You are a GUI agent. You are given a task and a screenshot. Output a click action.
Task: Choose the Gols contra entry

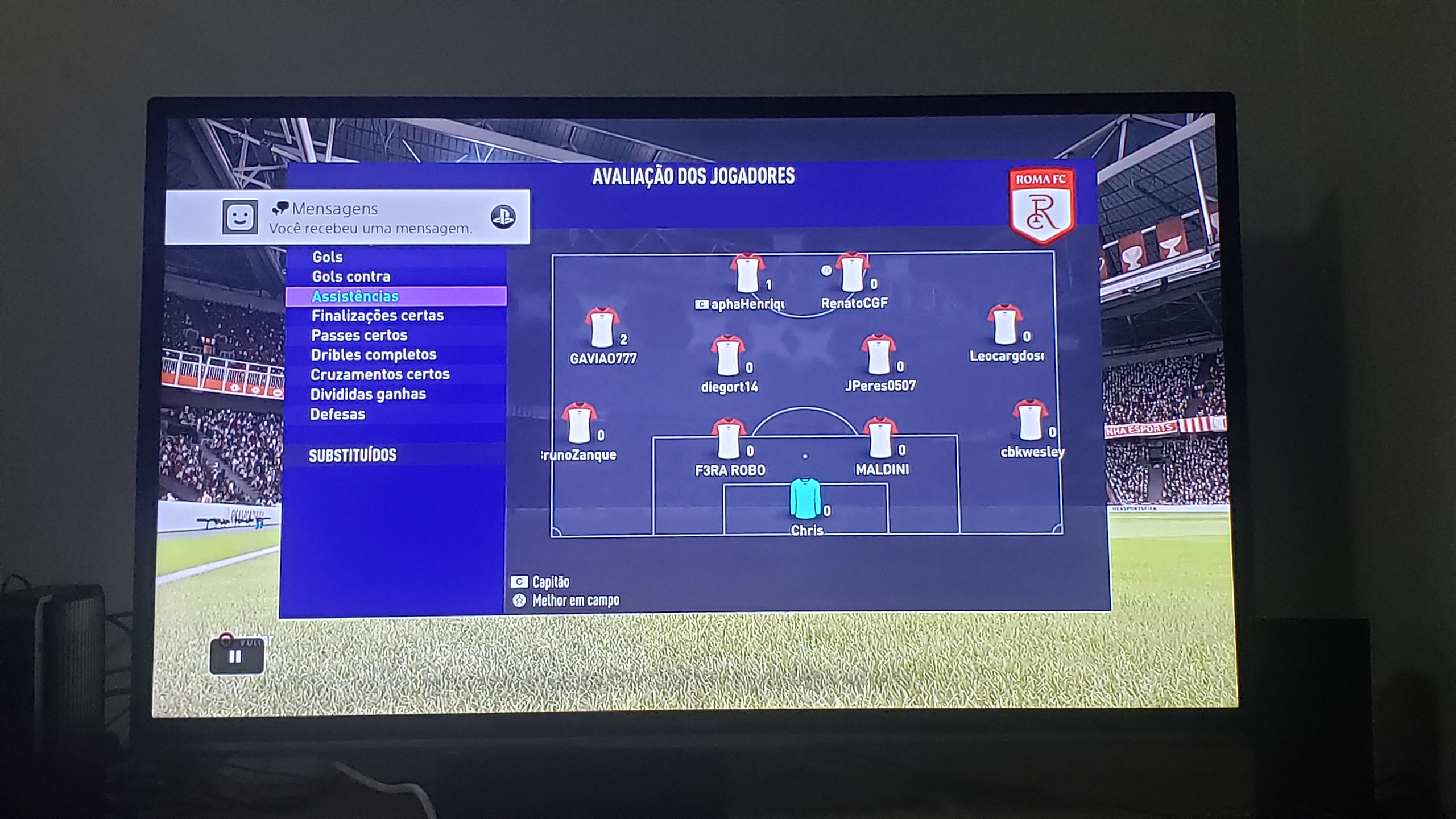[x=351, y=277]
